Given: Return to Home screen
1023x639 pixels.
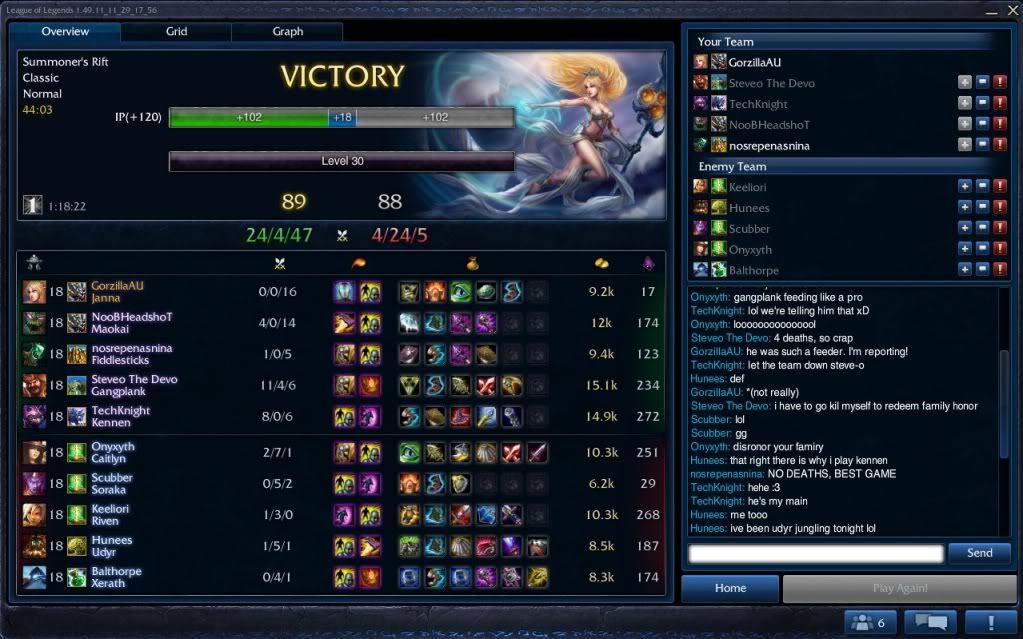Looking at the screenshot, I should point(730,589).
